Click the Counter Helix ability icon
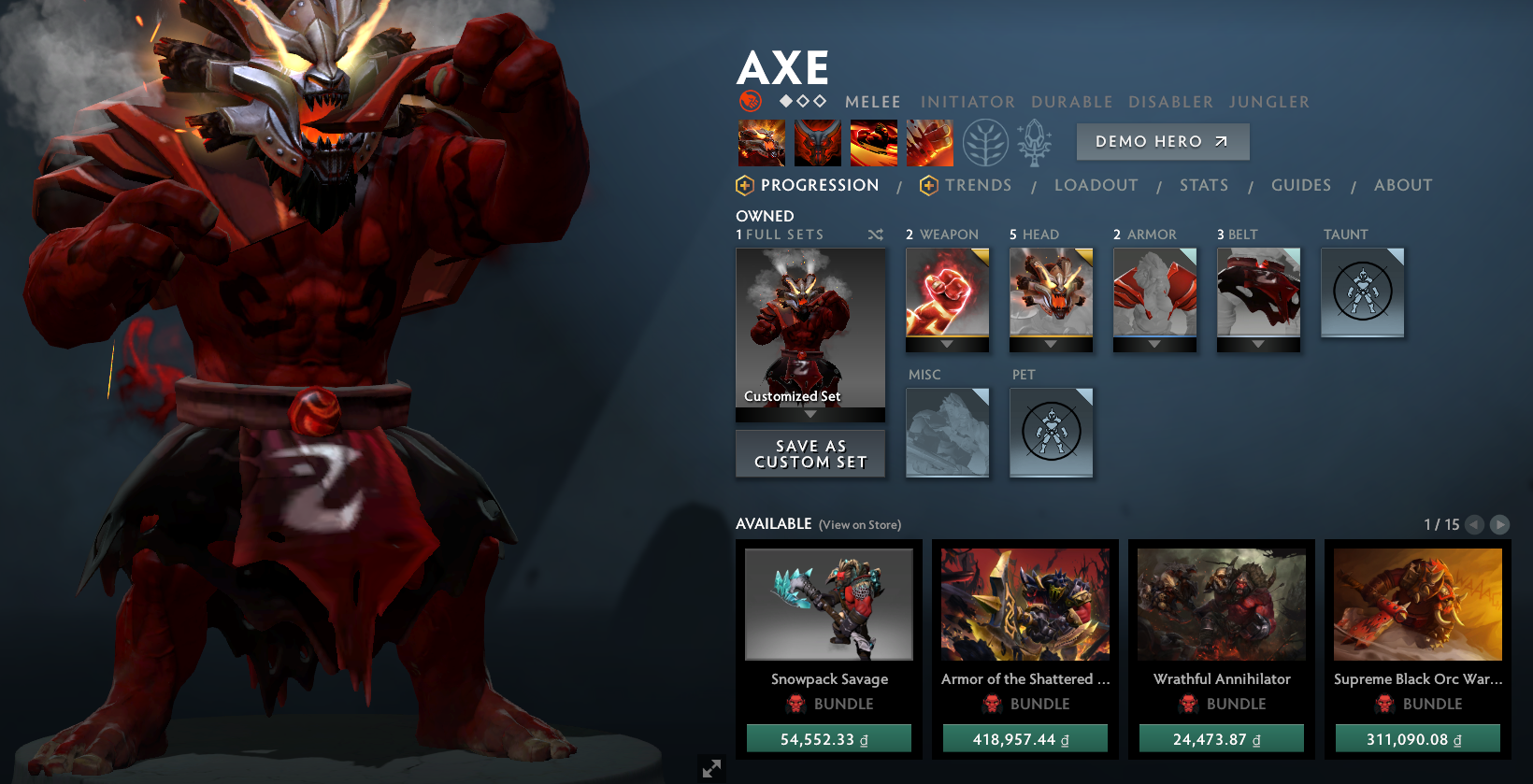1533x784 pixels. click(873, 142)
